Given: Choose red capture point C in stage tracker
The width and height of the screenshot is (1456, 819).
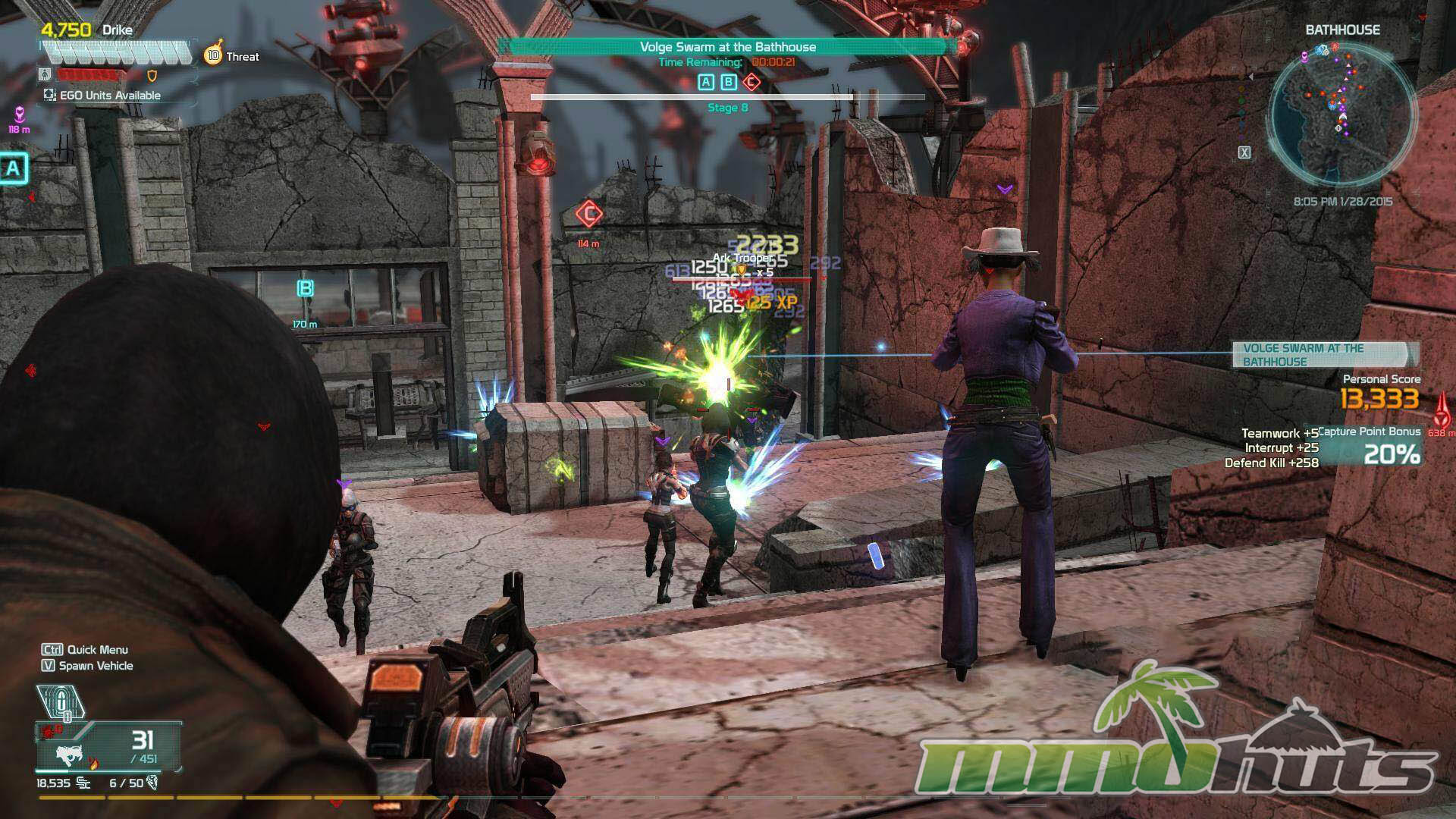Looking at the screenshot, I should click(751, 83).
